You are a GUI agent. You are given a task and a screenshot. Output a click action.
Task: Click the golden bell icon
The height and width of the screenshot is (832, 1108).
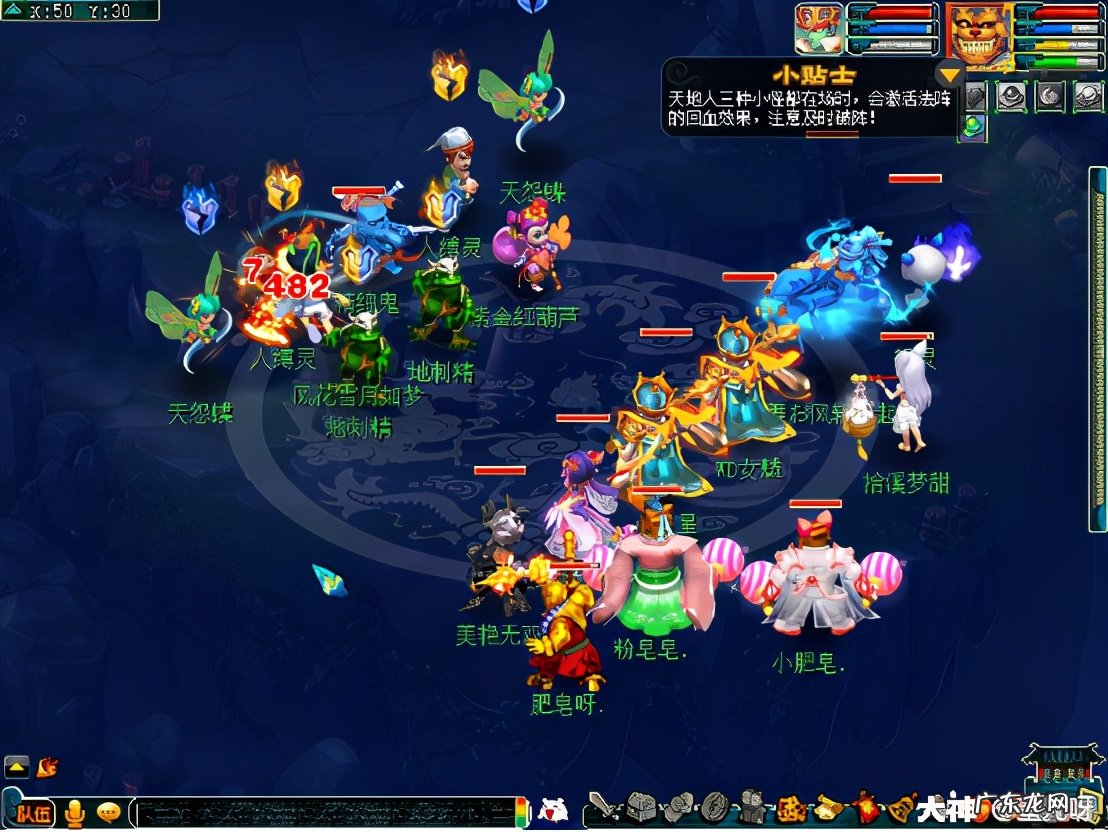901,806
